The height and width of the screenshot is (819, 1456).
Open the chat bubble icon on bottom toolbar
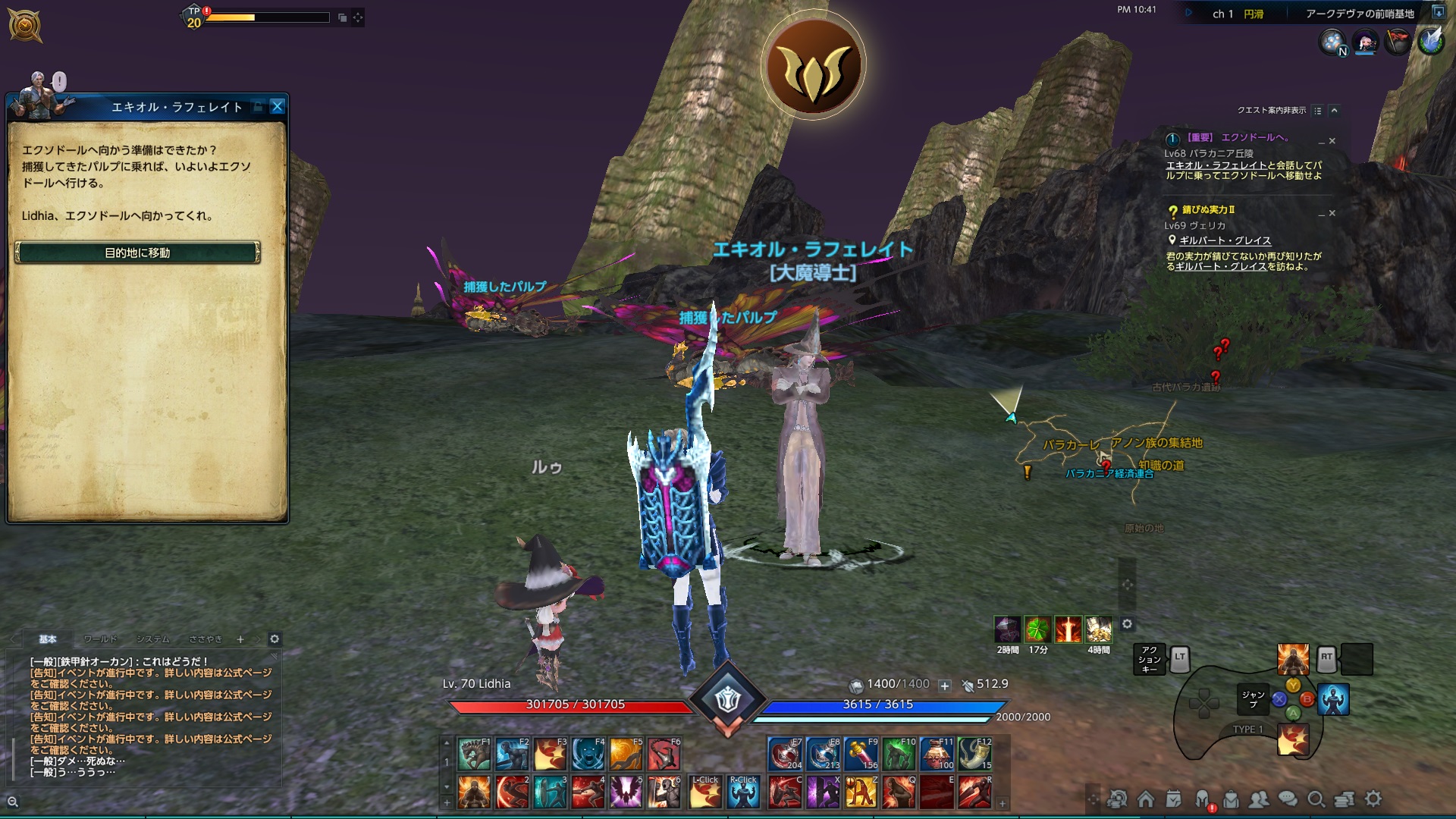1287,799
